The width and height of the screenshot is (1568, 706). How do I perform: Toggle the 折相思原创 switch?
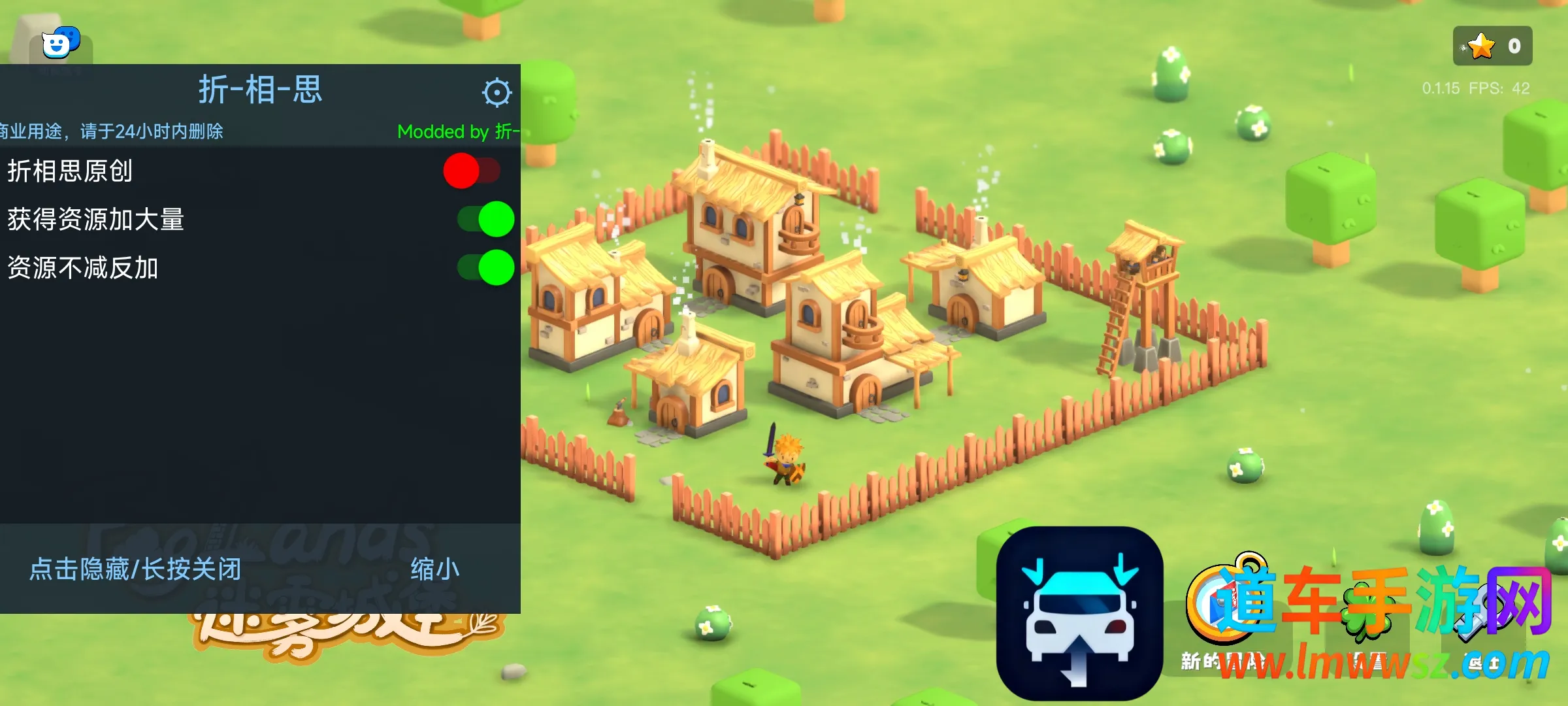(471, 171)
